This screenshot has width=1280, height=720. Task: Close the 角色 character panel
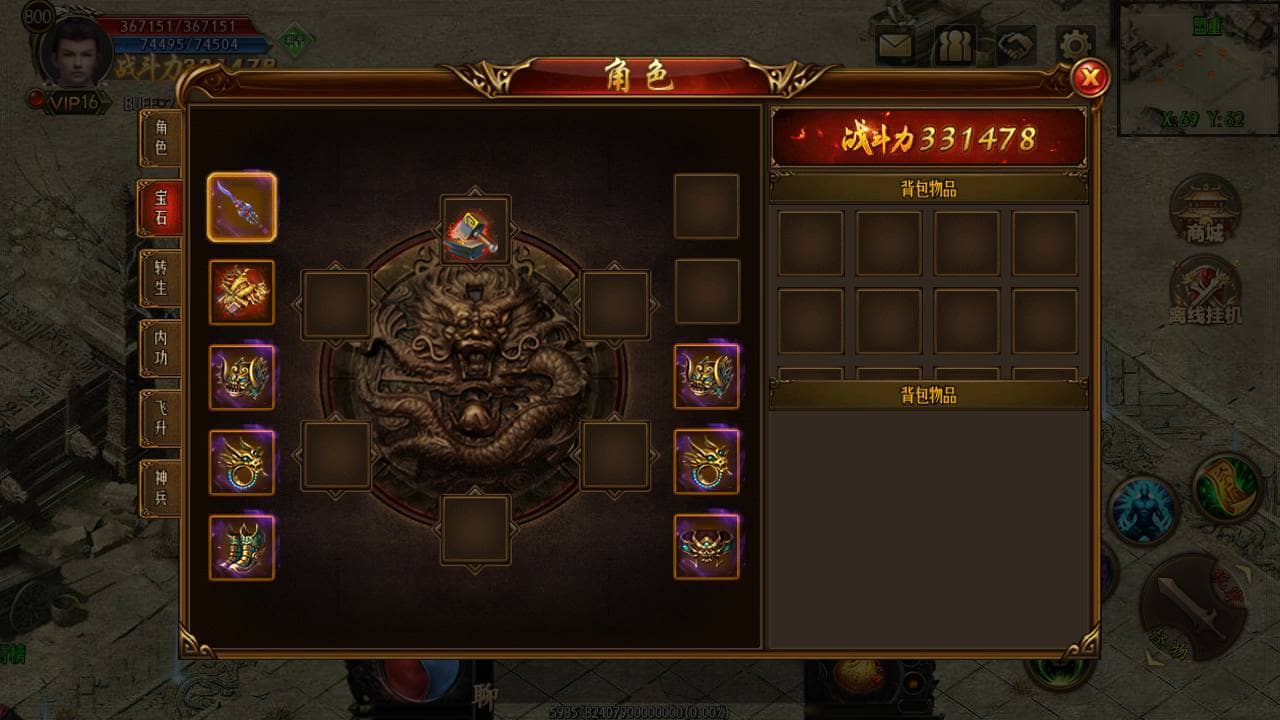click(1089, 77)
